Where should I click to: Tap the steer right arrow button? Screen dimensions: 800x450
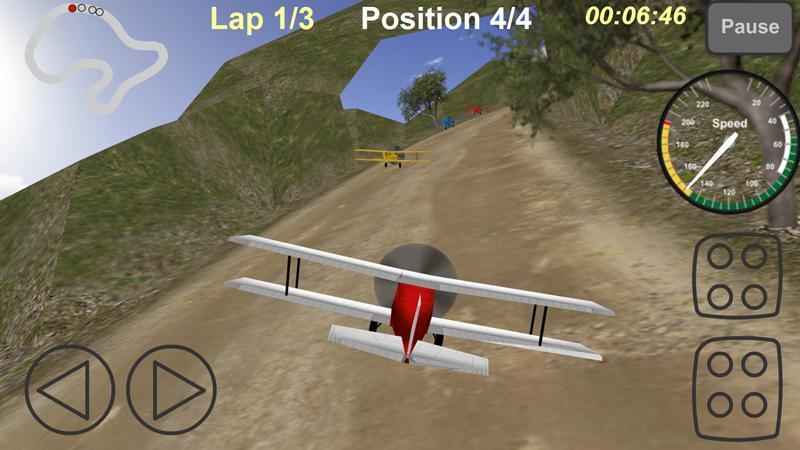pyautogui.click(x=171, y=389)
